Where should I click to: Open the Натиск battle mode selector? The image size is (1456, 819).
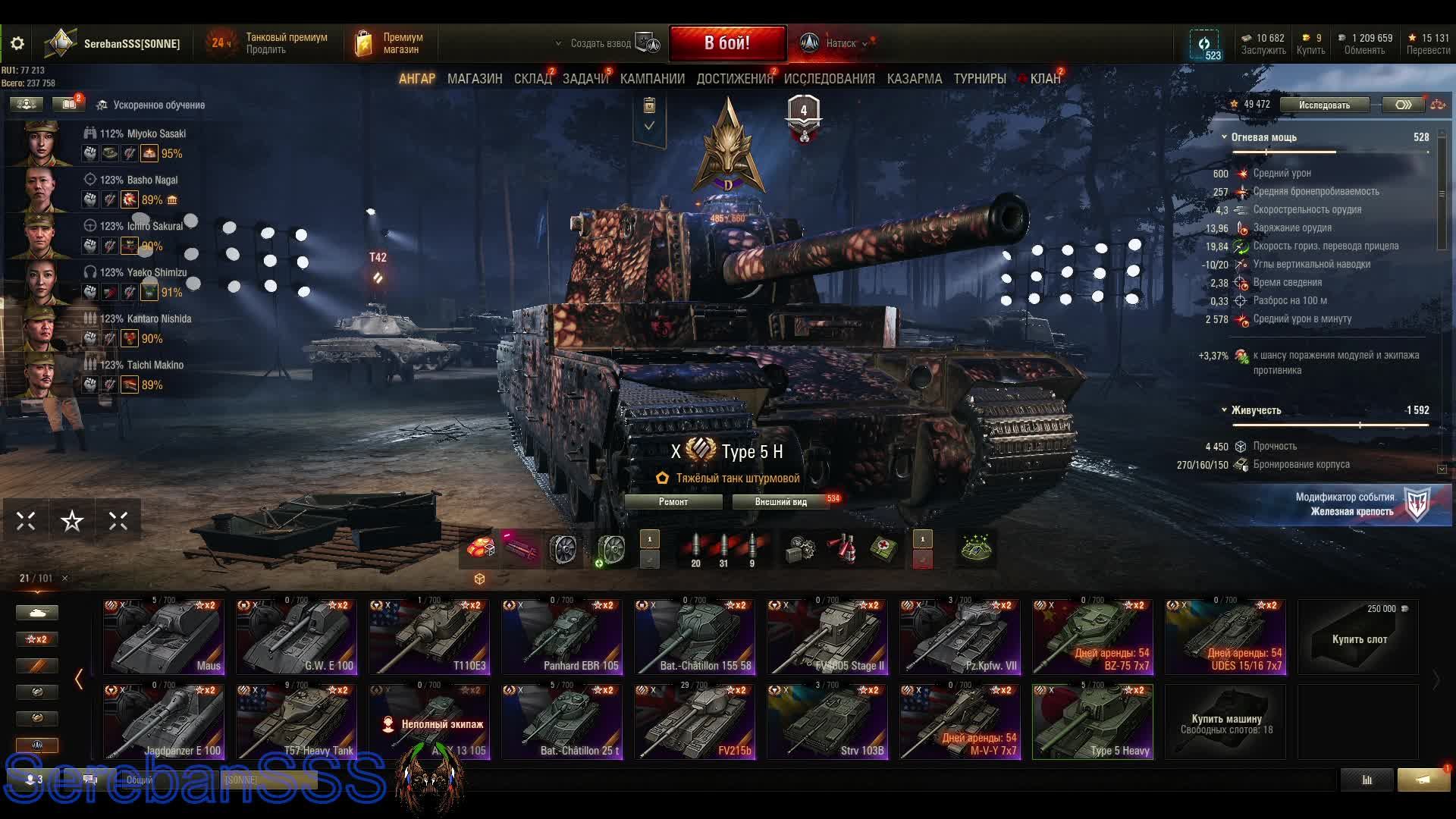[x=836, y=43]
